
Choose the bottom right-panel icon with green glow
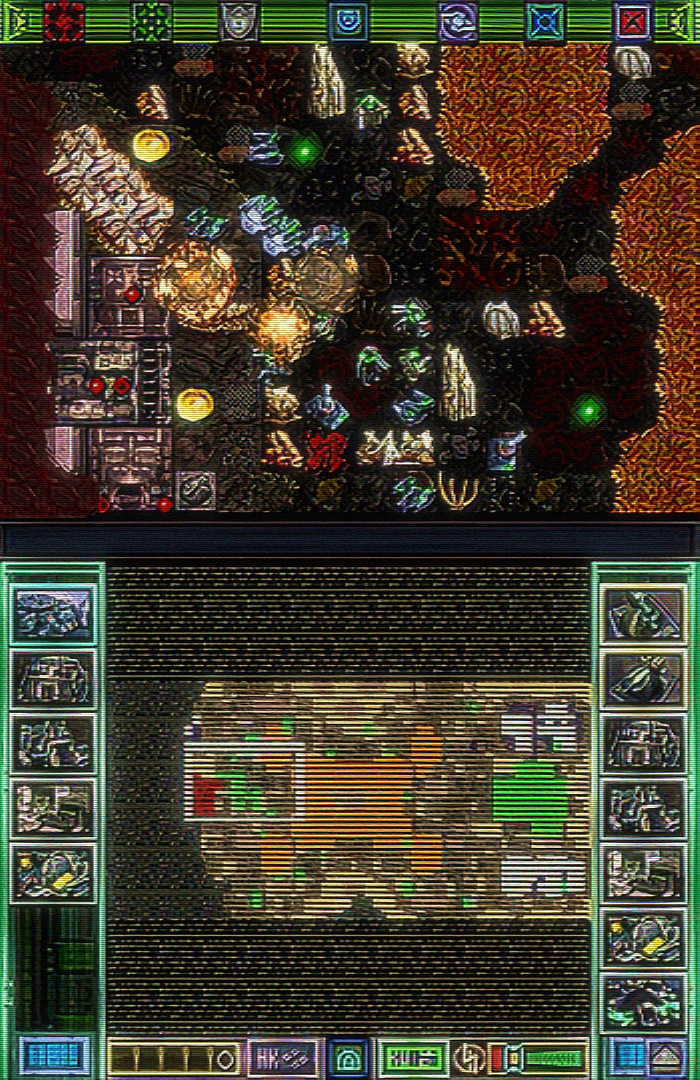point(645,1002)
